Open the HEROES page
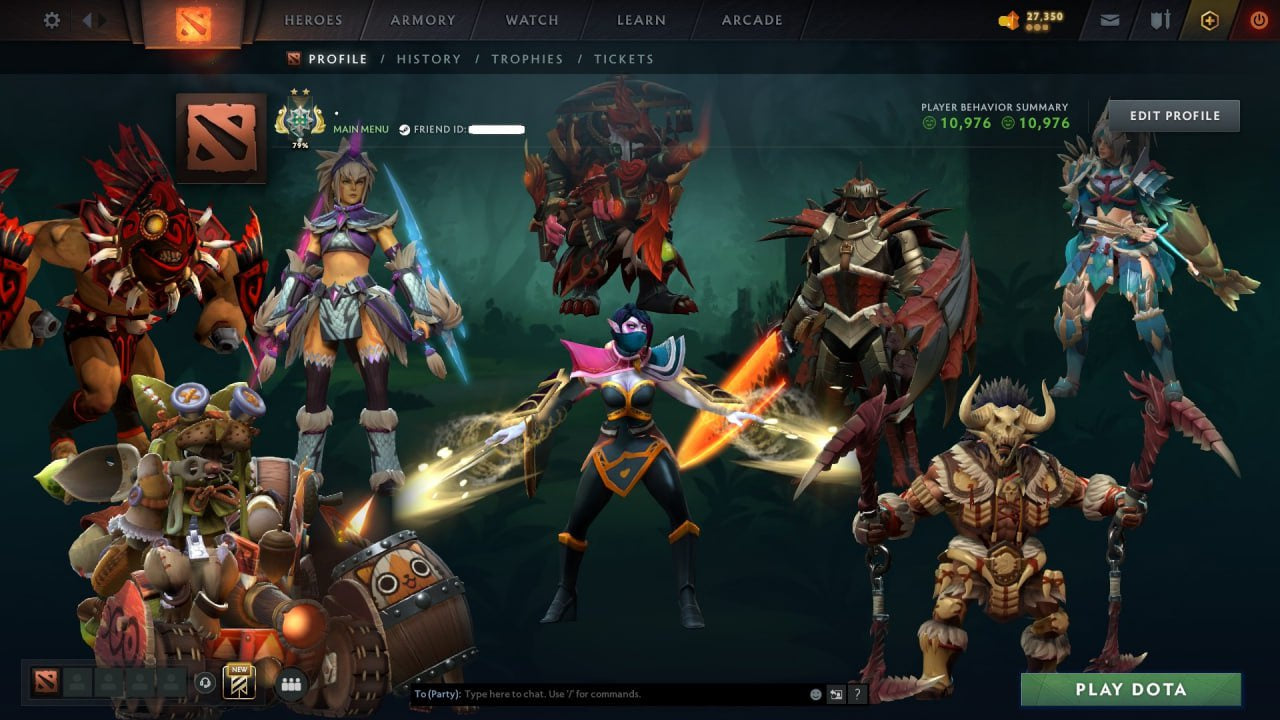The height and width of the screenshot is (720, 1280). tap(313, 20)
